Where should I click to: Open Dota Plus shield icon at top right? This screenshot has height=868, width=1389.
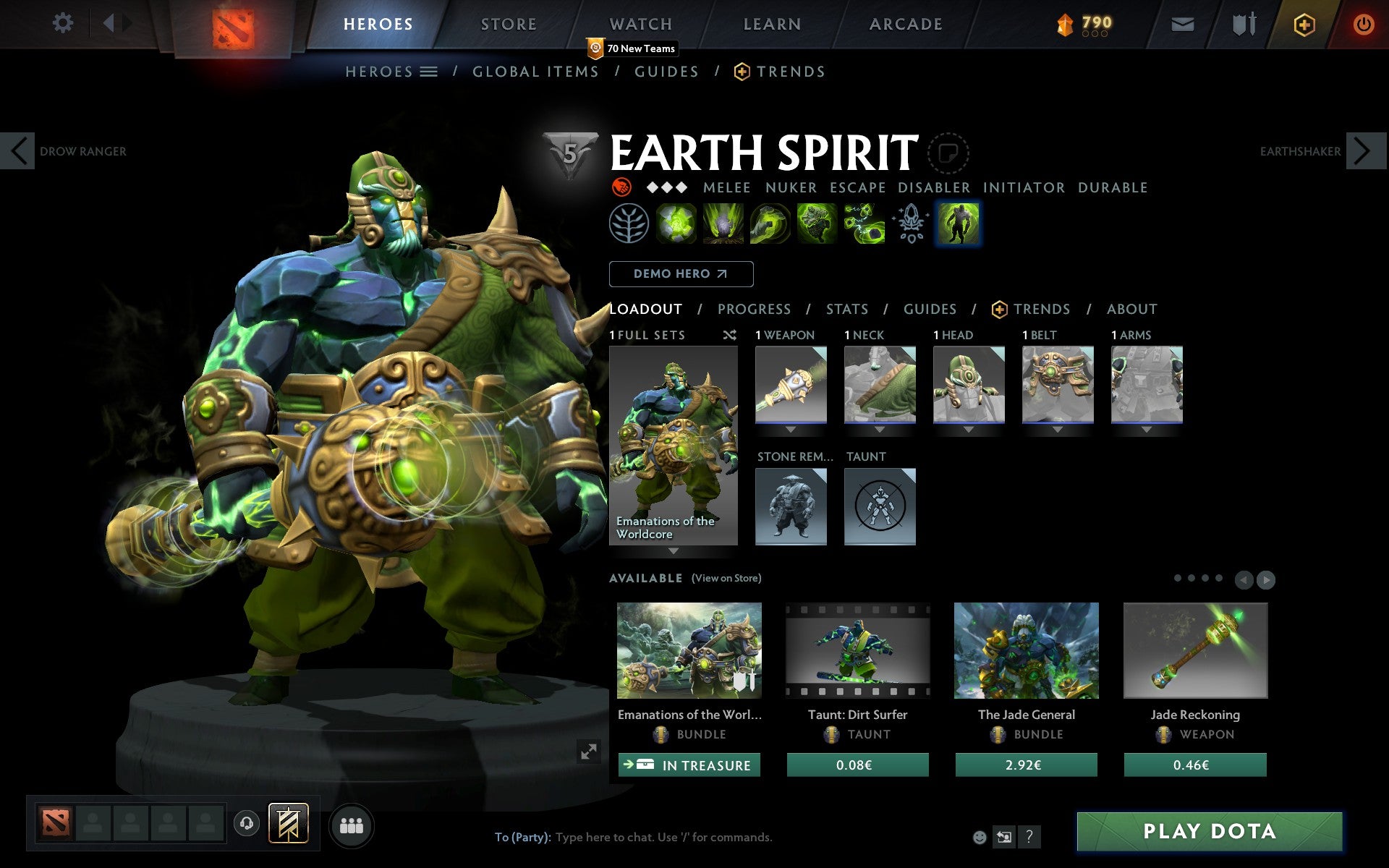[1303, 23]
